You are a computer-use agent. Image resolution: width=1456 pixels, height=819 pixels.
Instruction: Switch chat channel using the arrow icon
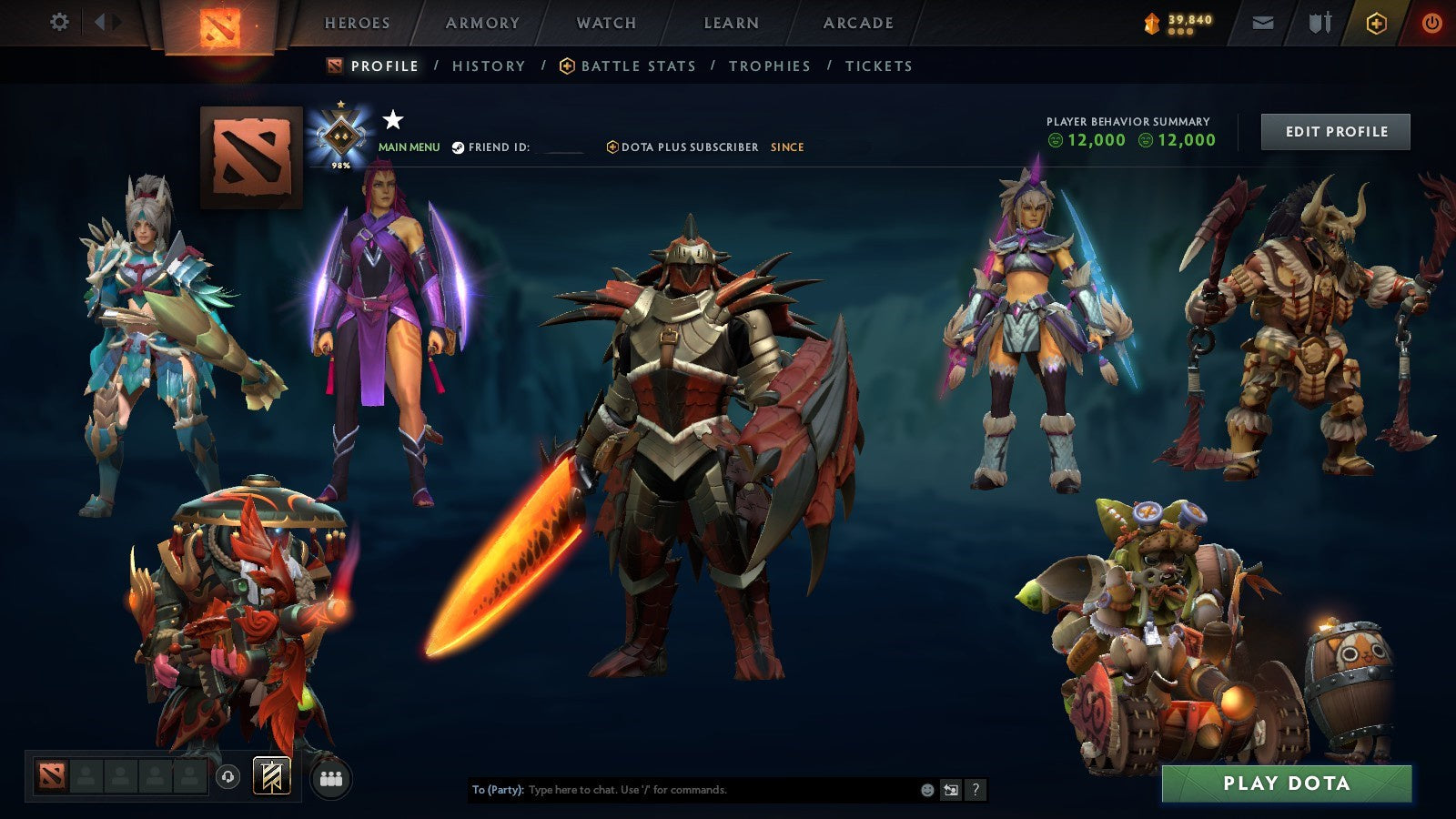[x=949, y=790]
